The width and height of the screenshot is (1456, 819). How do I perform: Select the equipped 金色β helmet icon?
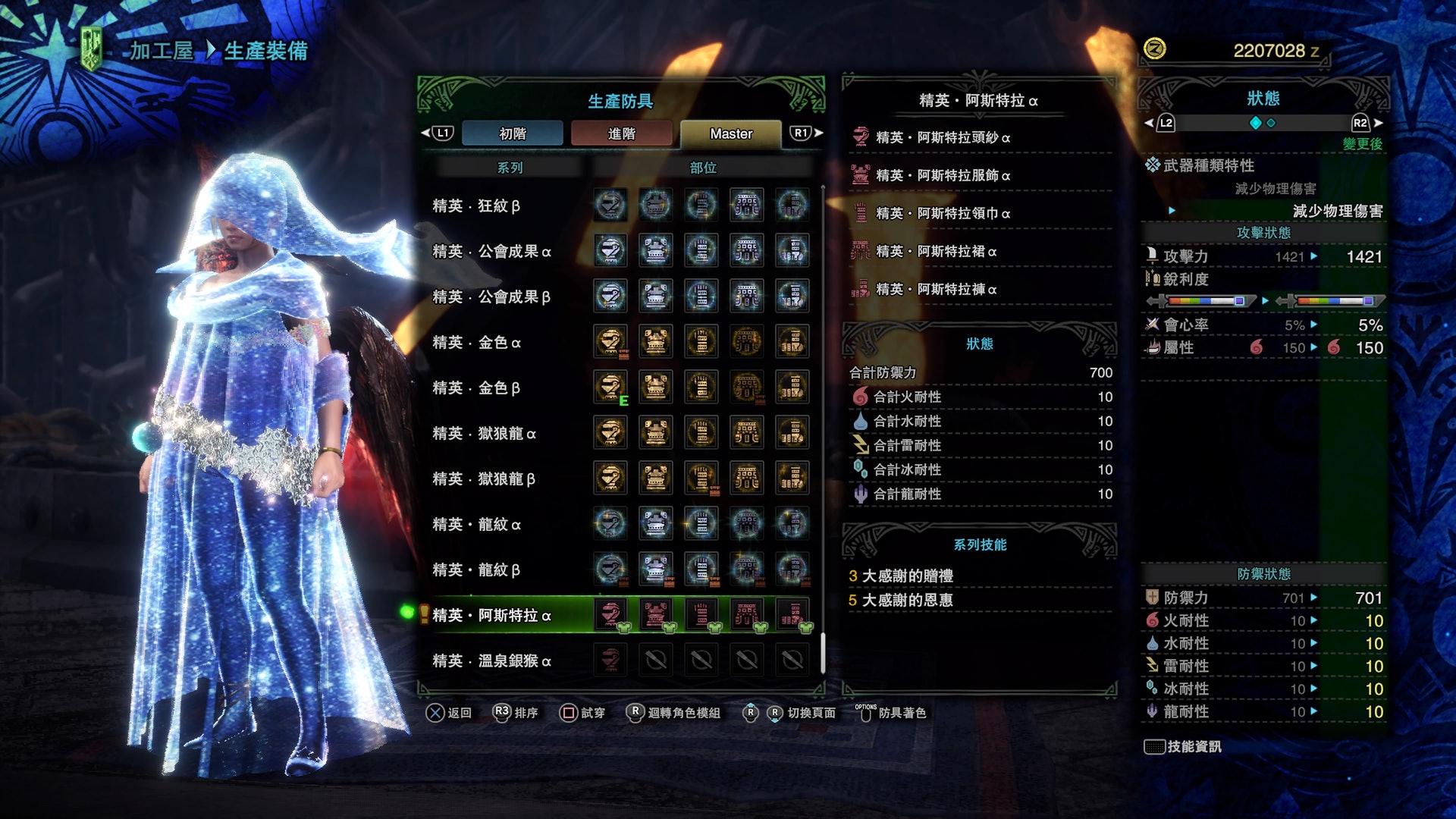pos(610,387)
